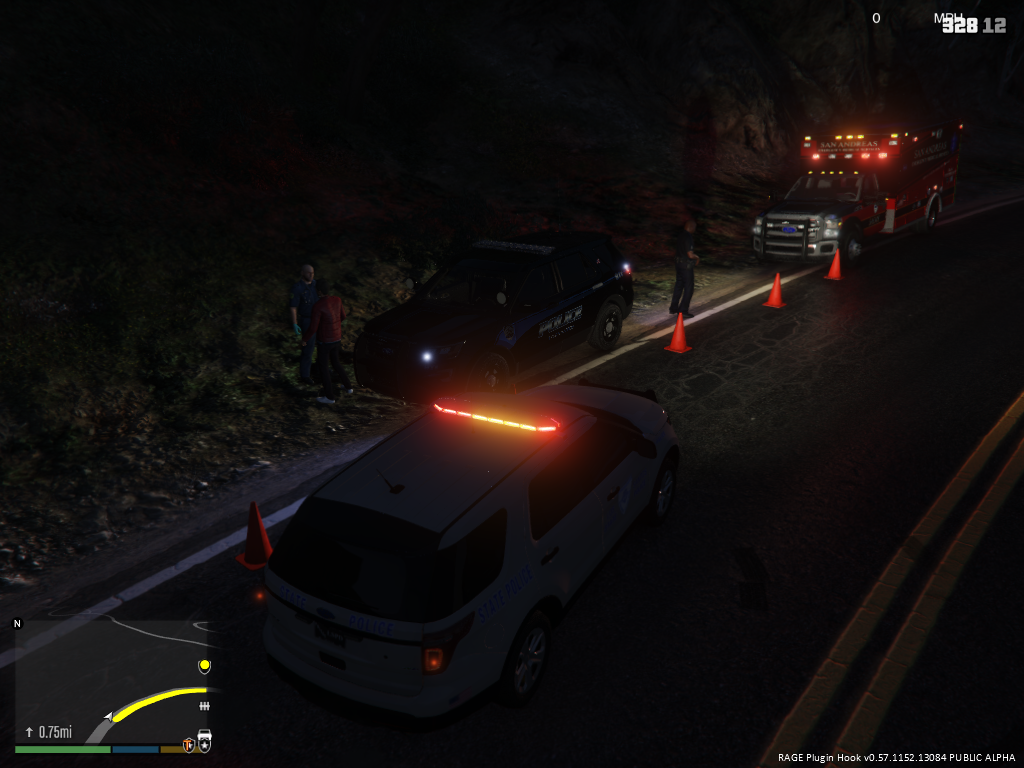1024x768 pixels.
Task: Select the fence-shaped blip on the minimap
Action: (205, 706)
